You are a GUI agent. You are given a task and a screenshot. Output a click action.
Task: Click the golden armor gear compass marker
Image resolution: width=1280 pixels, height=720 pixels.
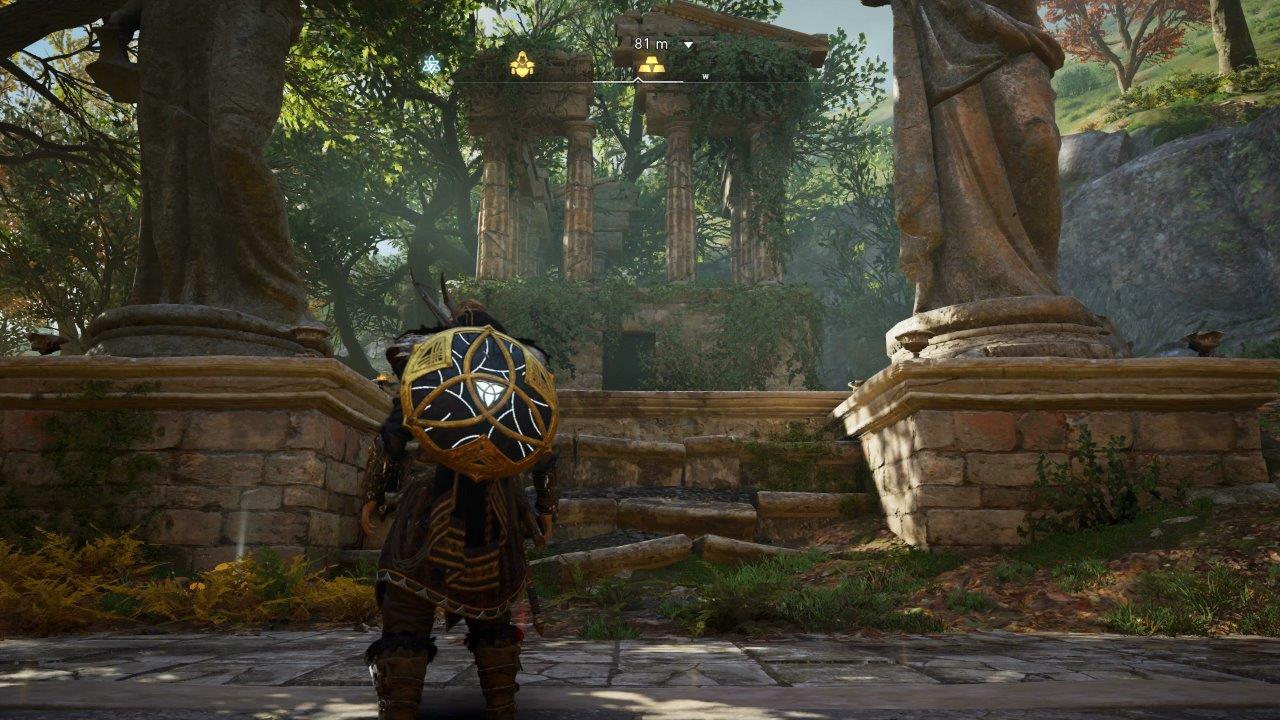click(x=522, y=65)
